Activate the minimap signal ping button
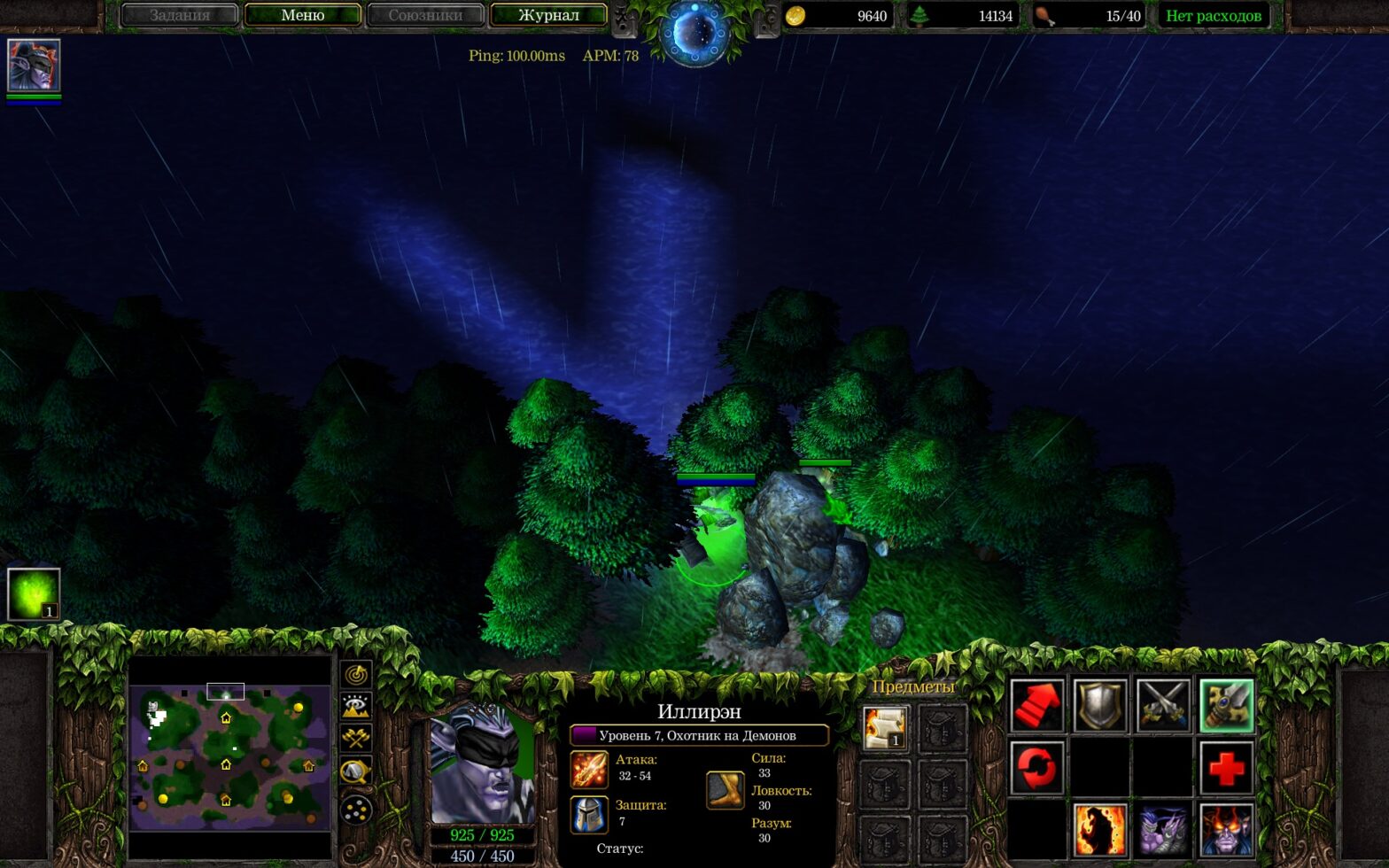The width and height of the screenshot is (1389, 868). [356, 675]
